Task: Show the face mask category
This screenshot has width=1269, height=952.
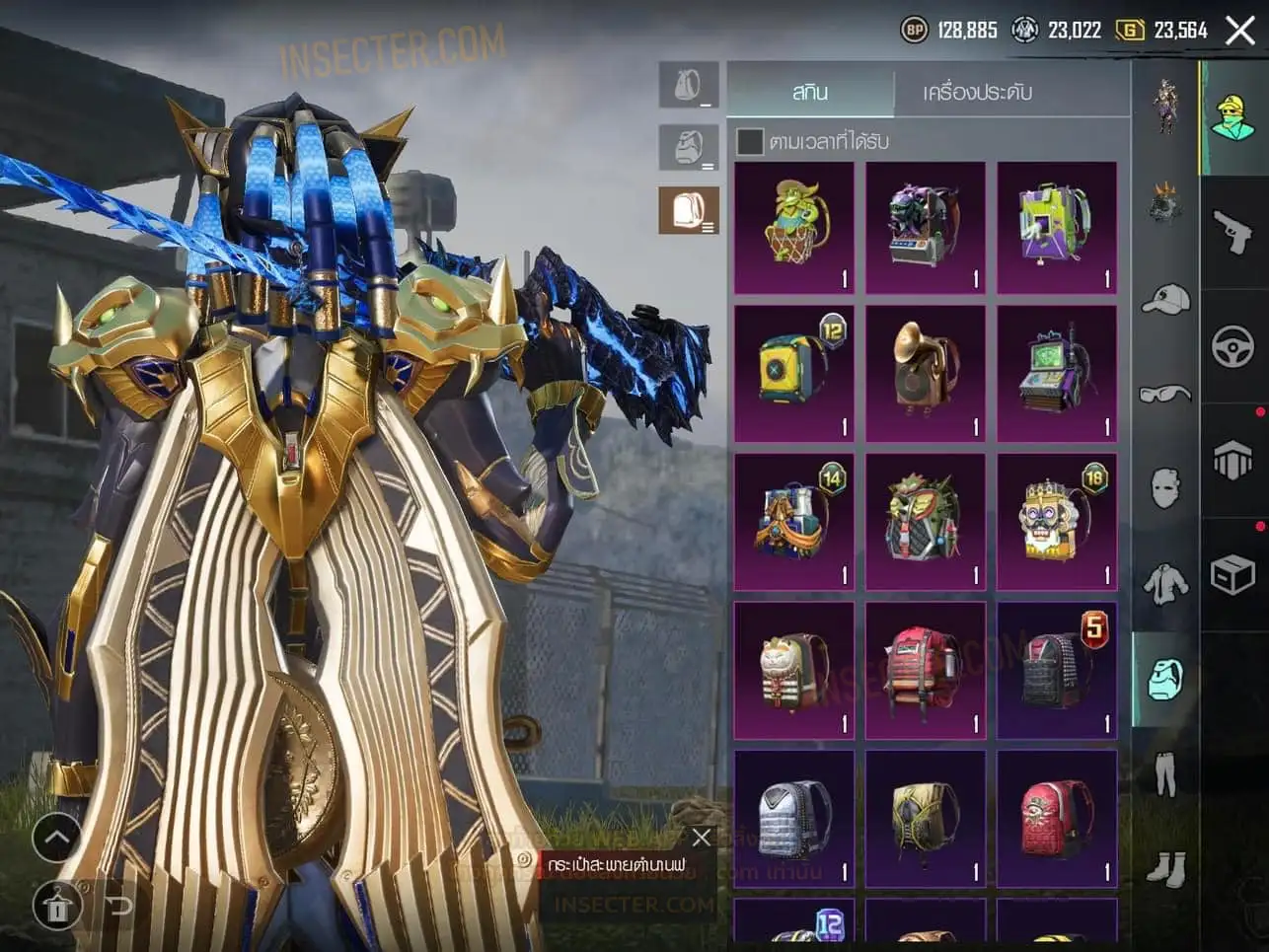Action: (x=1165, y=488)
